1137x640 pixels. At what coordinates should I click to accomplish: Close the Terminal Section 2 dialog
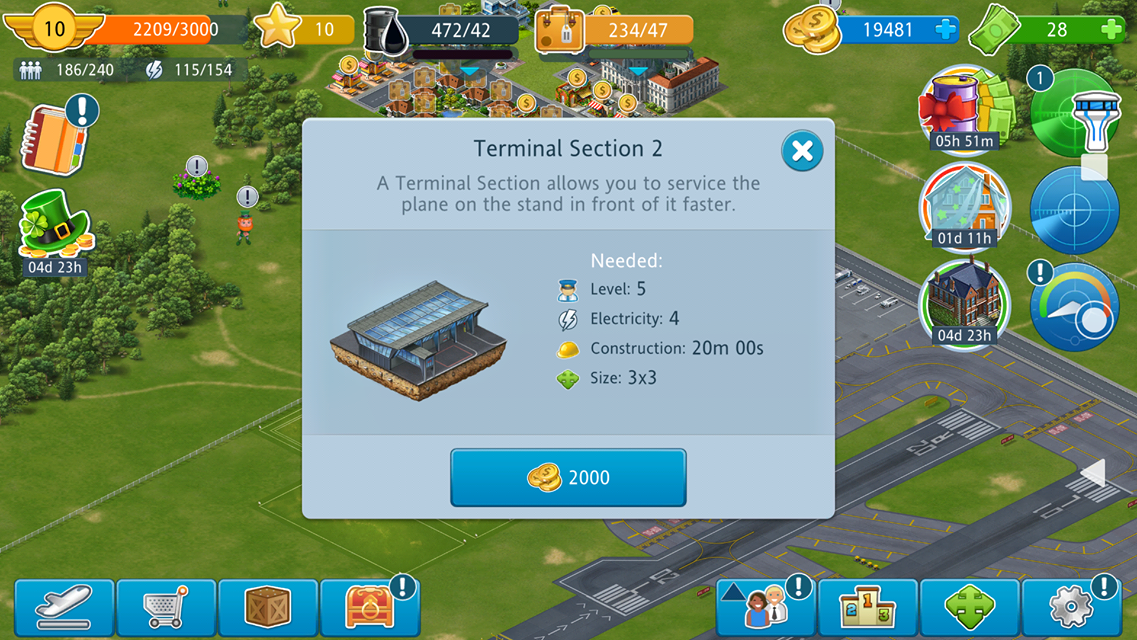click(801, 151)
